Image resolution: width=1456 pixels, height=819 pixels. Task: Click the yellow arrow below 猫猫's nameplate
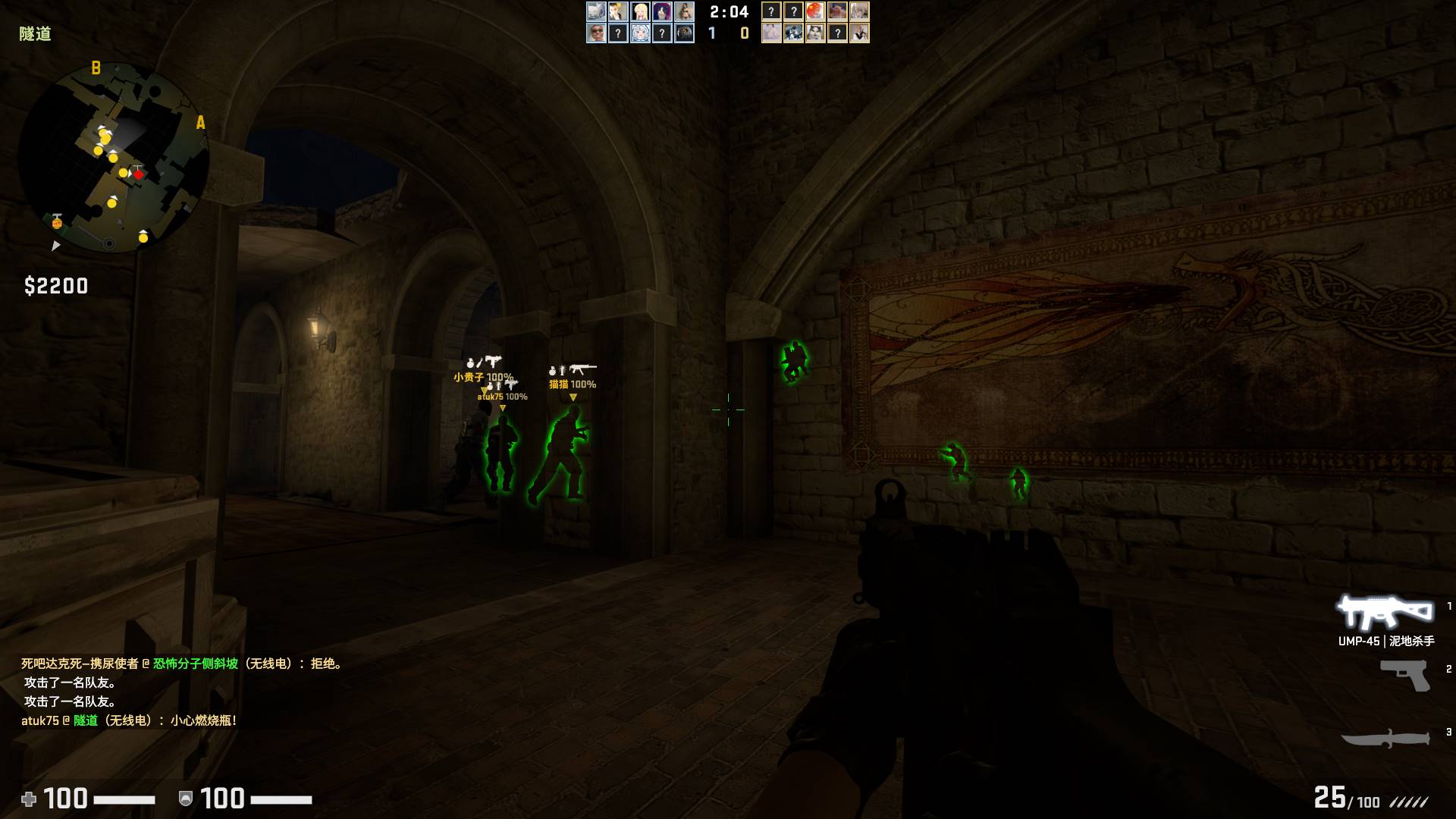(573, 397)
